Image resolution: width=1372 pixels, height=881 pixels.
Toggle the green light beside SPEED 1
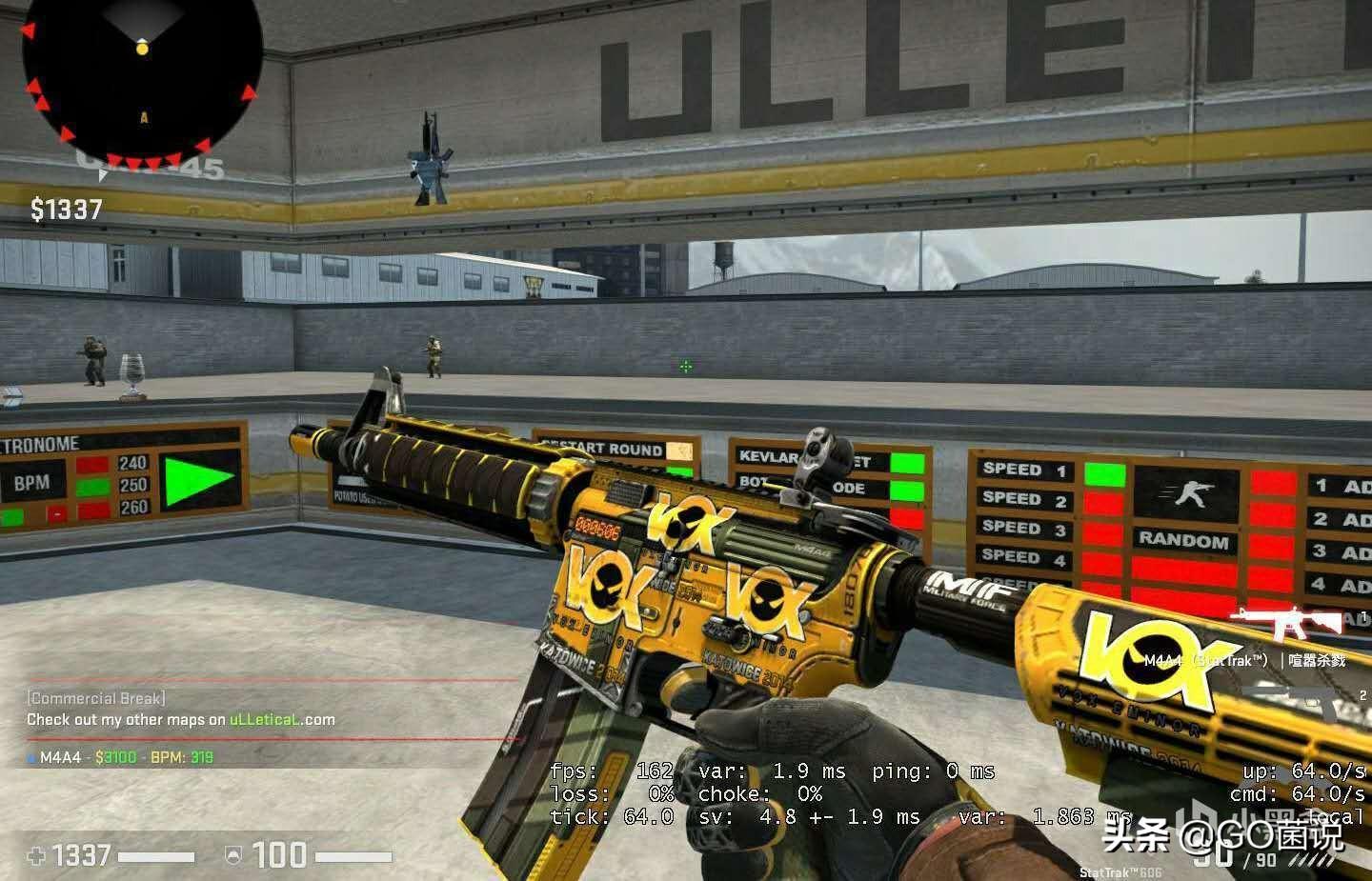click(x=1103, y=473)
